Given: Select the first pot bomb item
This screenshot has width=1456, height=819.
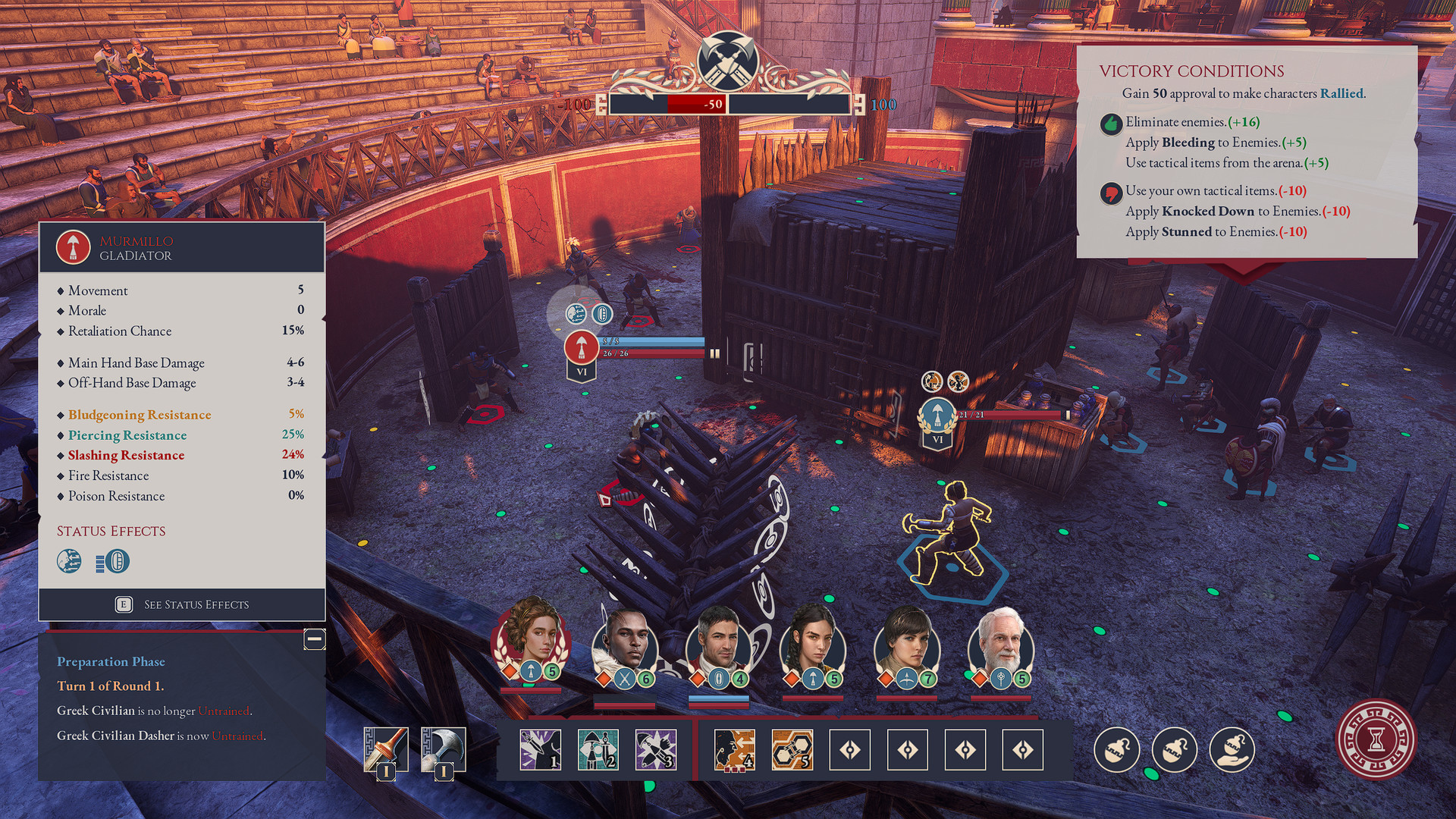Looking at the screenshot, I should pos(1116,749).
